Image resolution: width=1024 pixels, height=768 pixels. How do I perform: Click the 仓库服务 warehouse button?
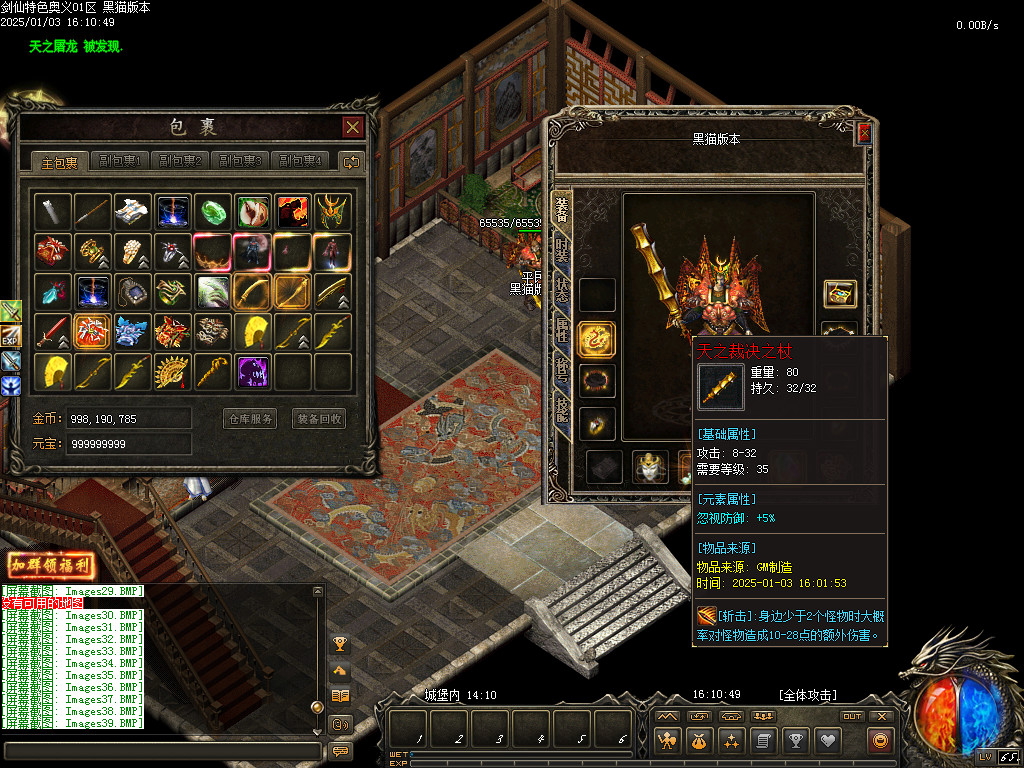[249, 419]
